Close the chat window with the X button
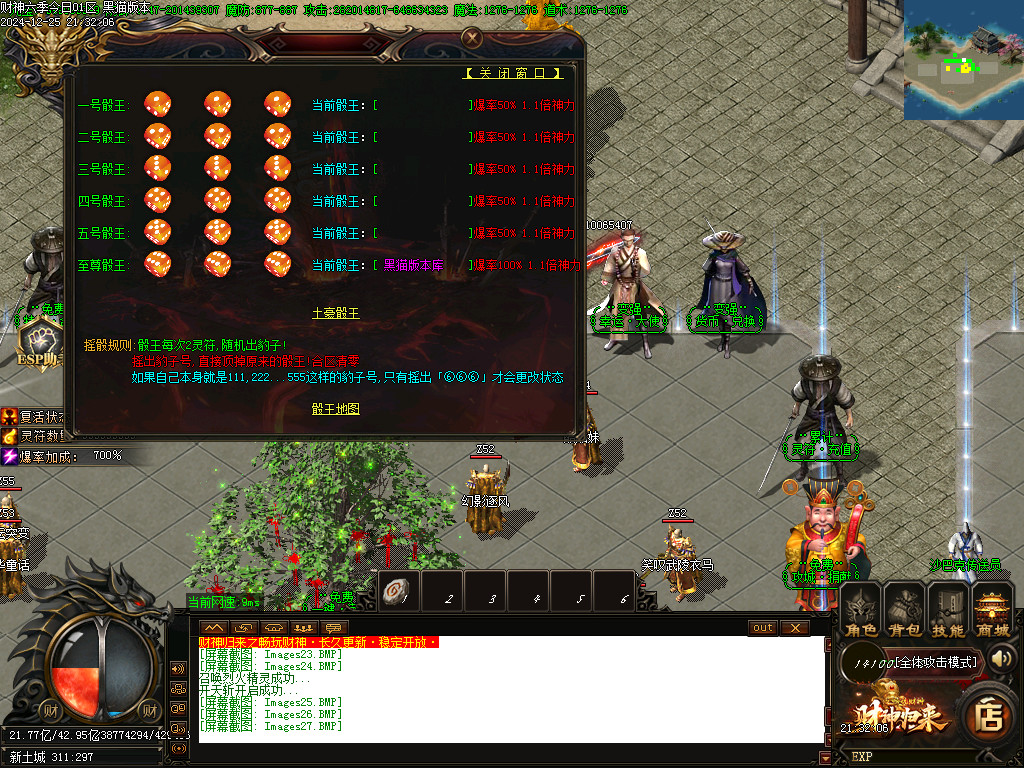 pos(795,628)
